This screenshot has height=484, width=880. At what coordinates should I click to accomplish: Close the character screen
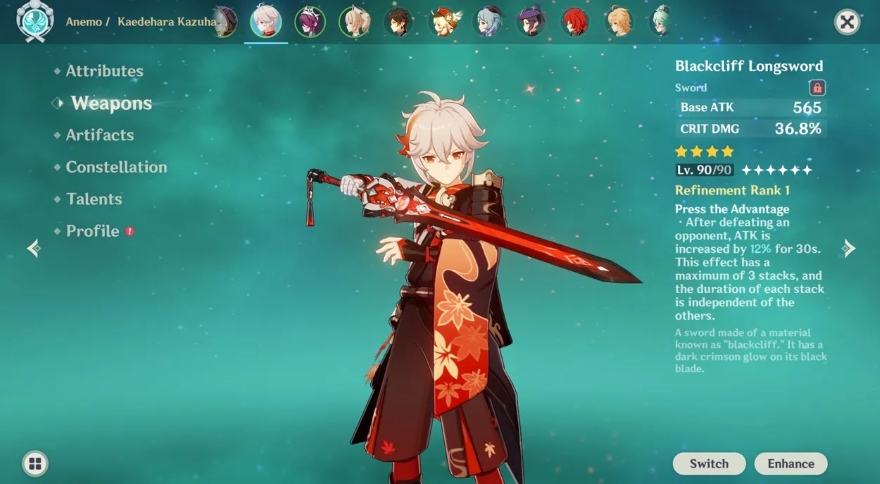[x=847, y=22]
